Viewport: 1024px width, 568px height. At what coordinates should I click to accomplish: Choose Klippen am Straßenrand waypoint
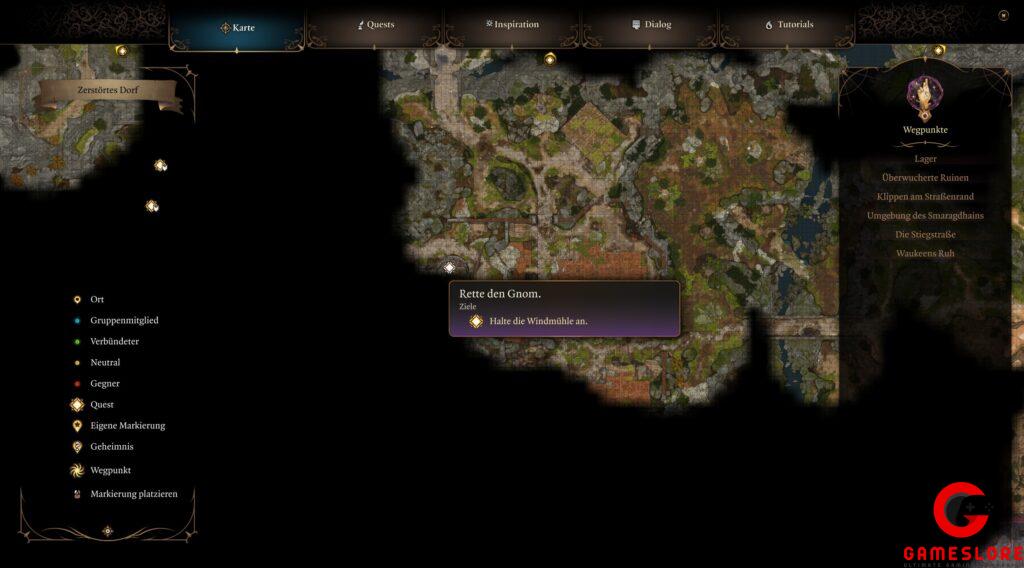coord(925,197)
